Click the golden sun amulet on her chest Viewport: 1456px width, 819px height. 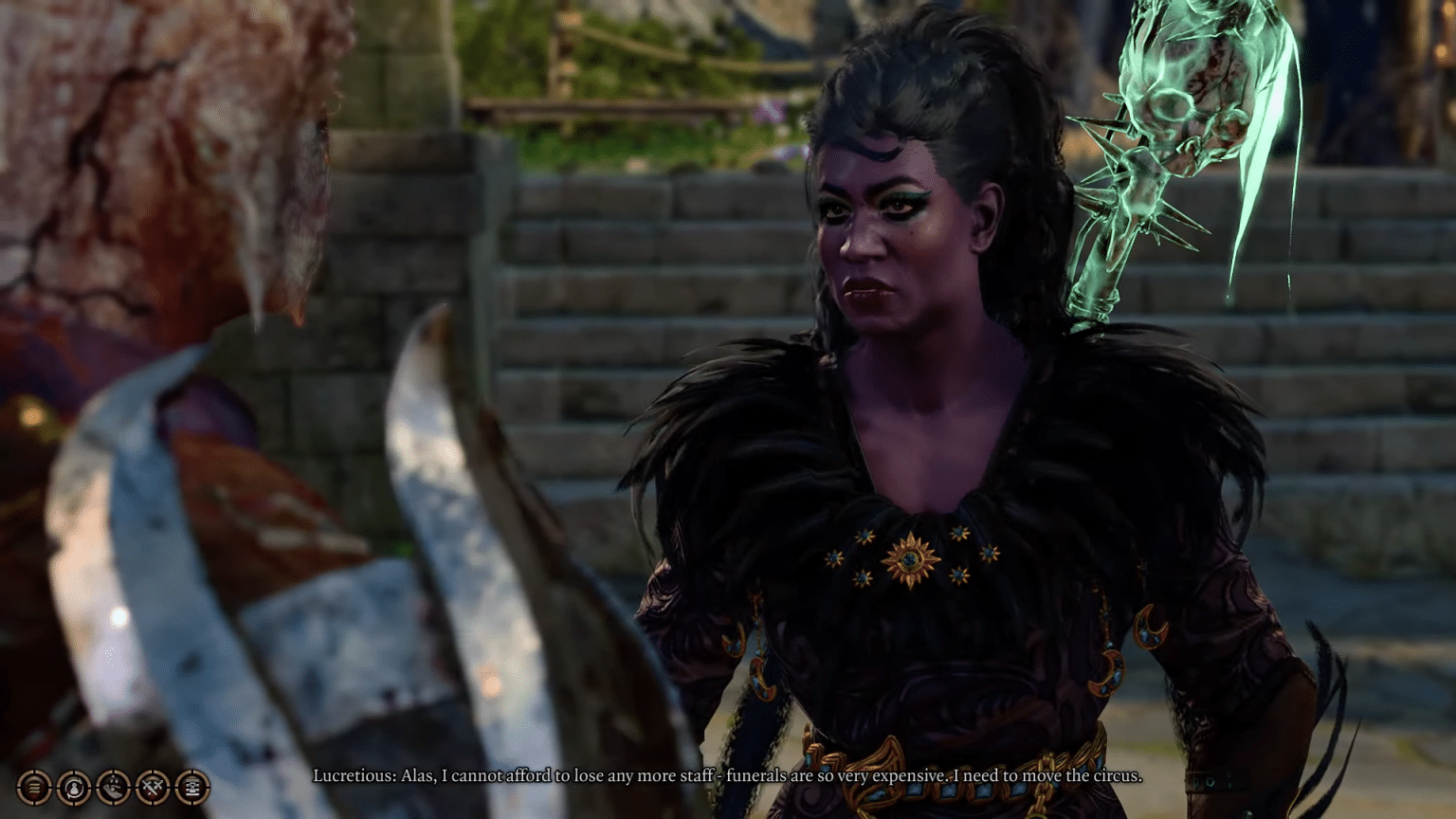[x=912, y=561]
